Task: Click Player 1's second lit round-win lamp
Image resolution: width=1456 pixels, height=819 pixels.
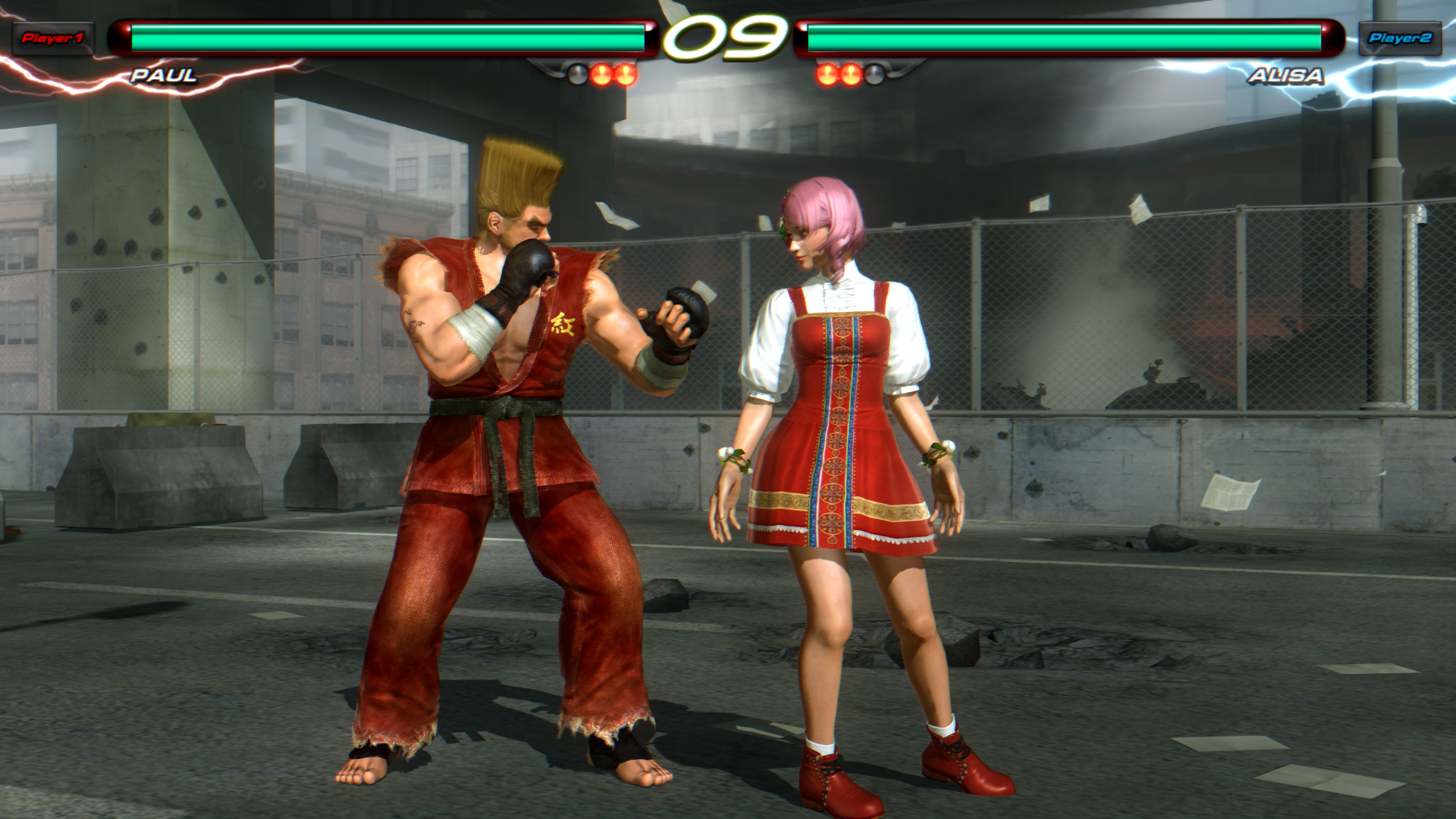Action: point(625,75)
